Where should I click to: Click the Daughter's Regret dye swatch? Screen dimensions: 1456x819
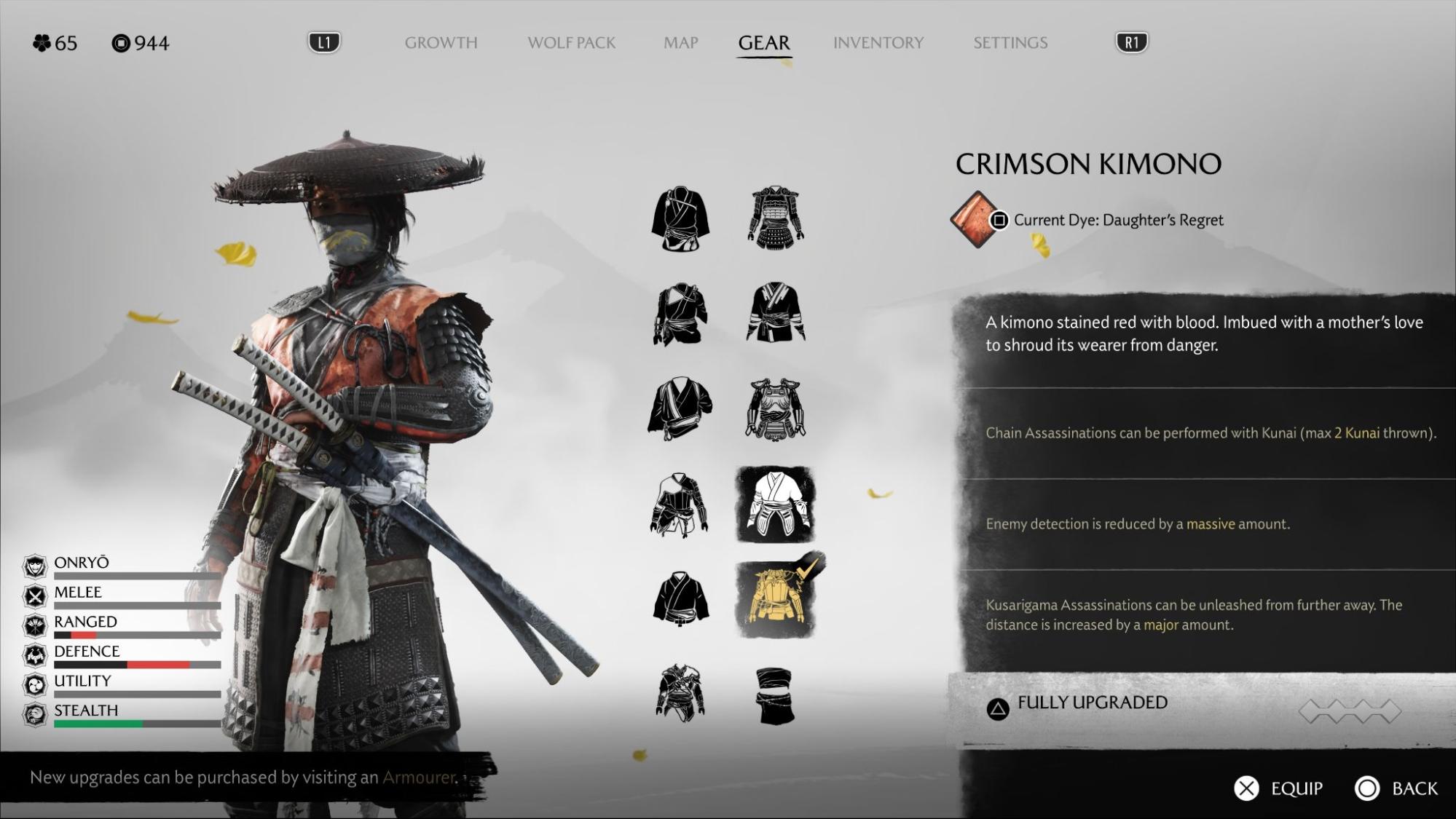pyautogui.click(x=974, y=219)
